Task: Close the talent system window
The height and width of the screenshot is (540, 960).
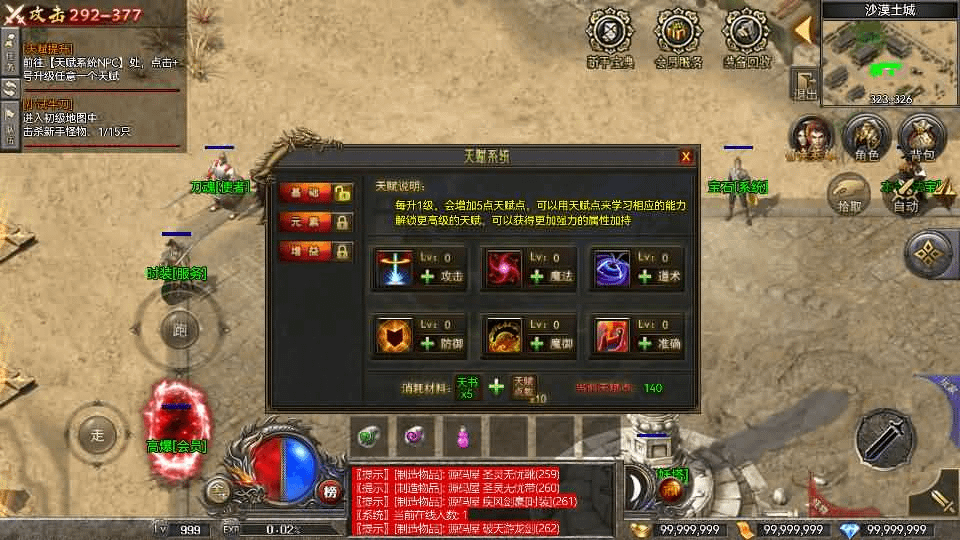Action: [x=686, y=157]
